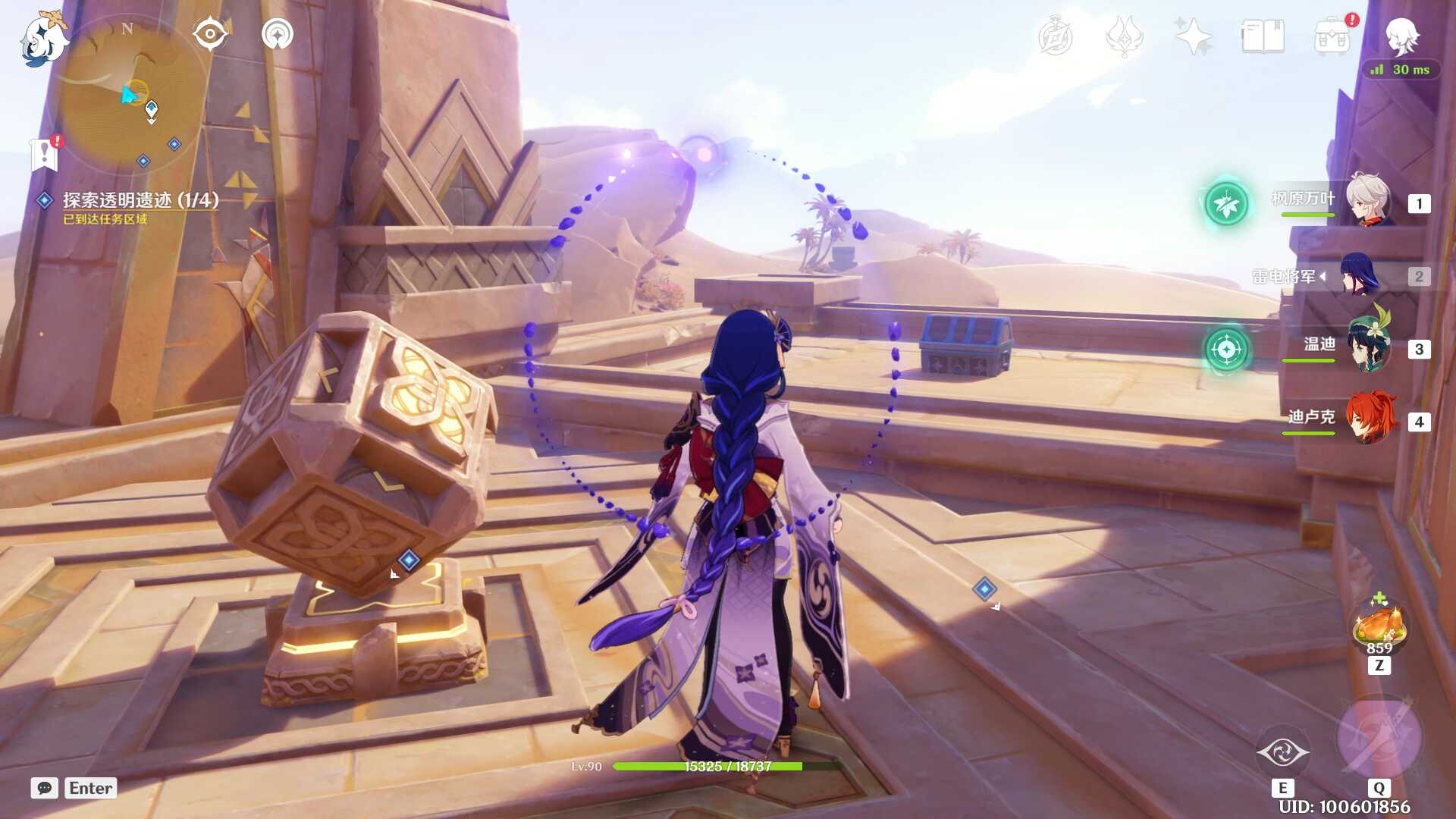Screen dimensions: 1456x819
Task: Activate the elemental sight eye icon
Action: 210,34
